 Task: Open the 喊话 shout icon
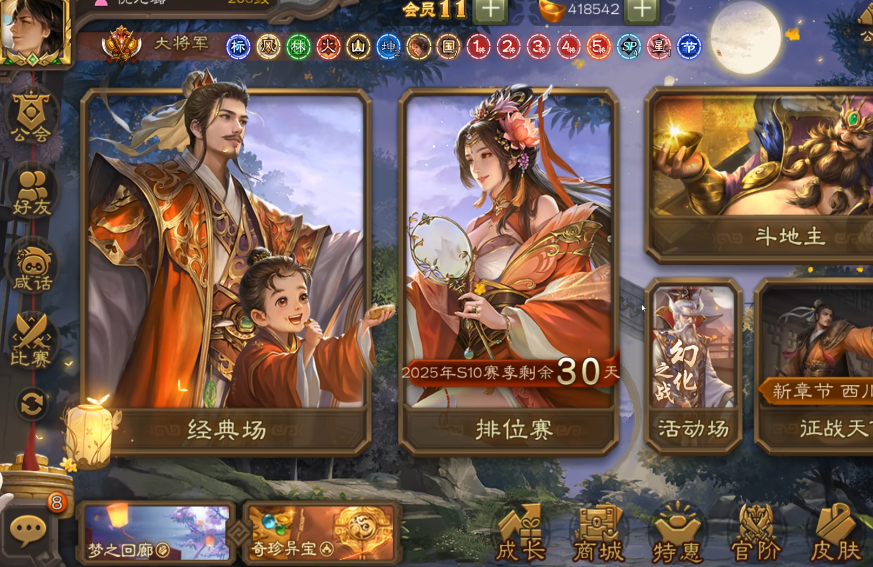click(31, 265)
